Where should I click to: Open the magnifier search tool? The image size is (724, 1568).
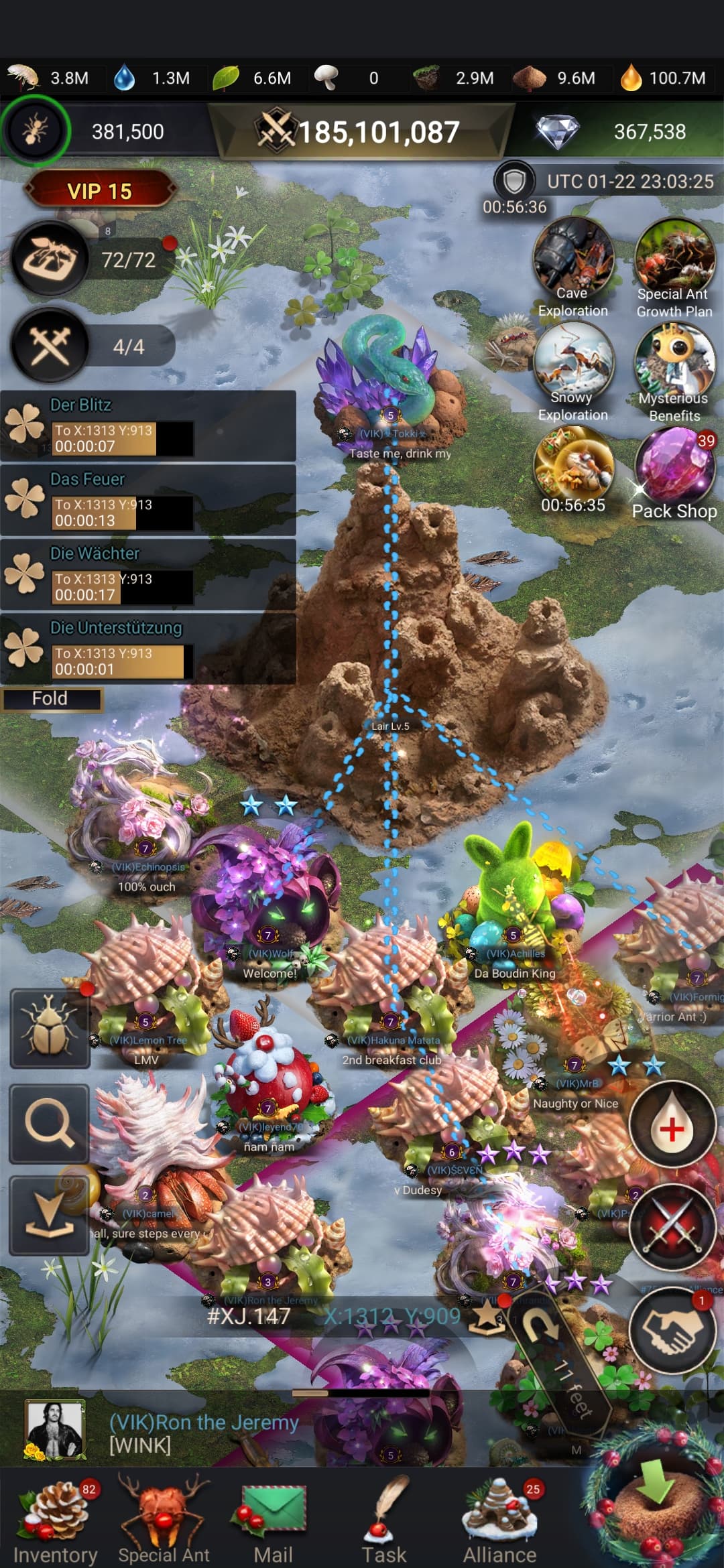49,1123
